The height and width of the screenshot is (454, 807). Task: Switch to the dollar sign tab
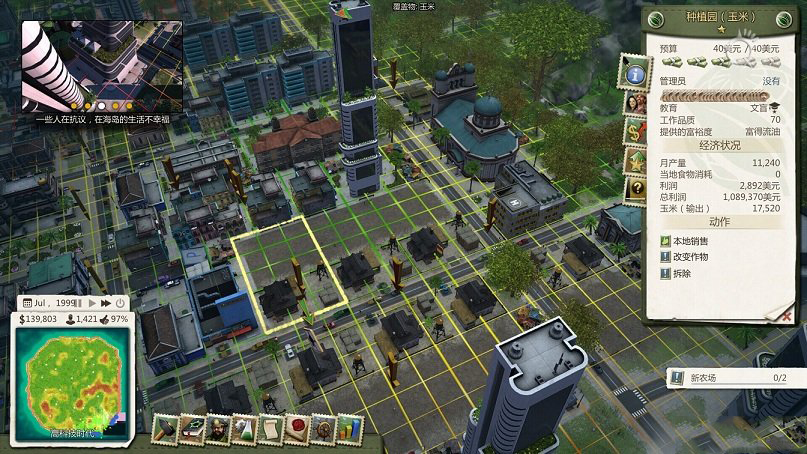click(x=634, y=131)
